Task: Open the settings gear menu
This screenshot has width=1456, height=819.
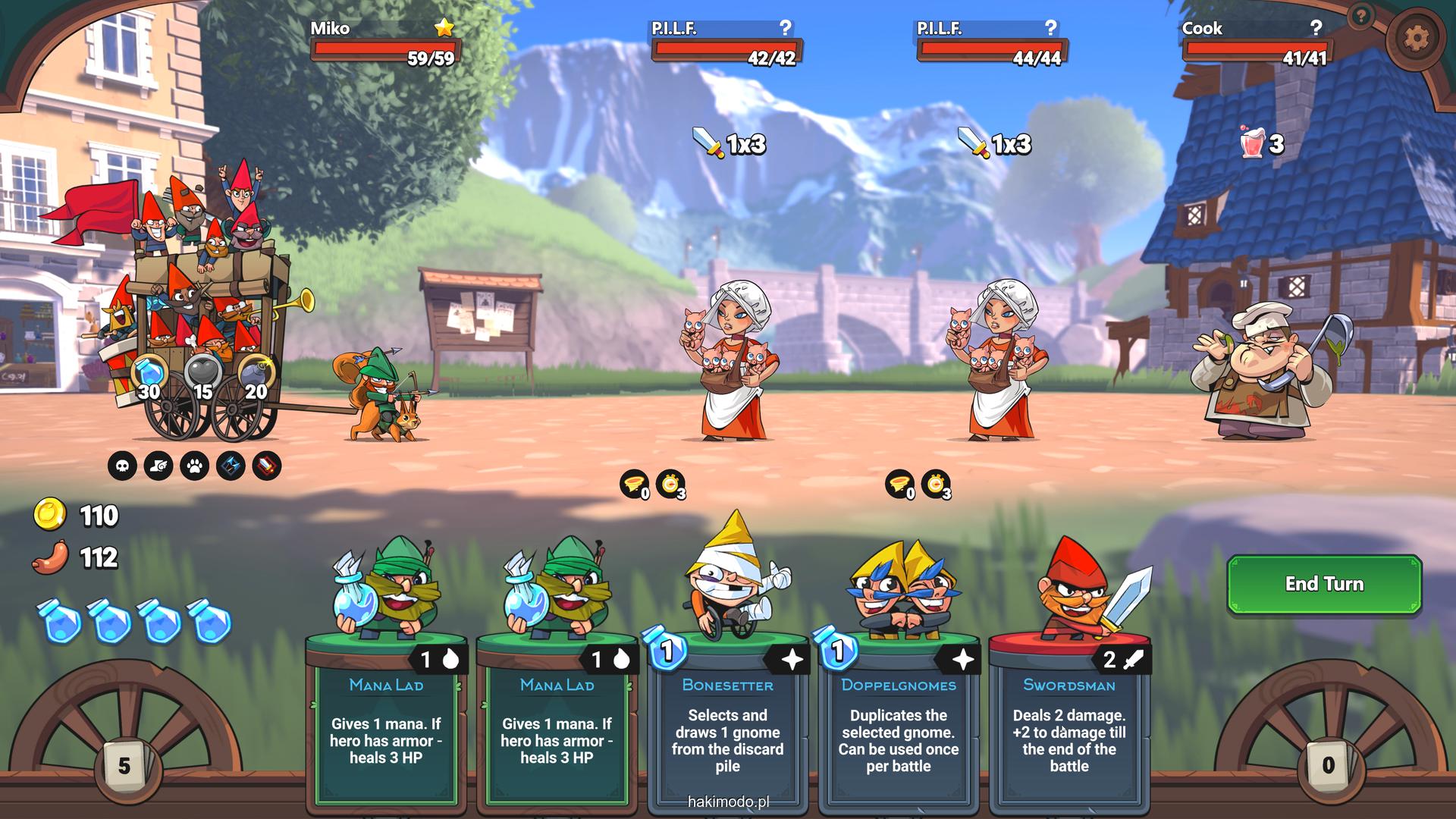Action: click(1415, 38)
